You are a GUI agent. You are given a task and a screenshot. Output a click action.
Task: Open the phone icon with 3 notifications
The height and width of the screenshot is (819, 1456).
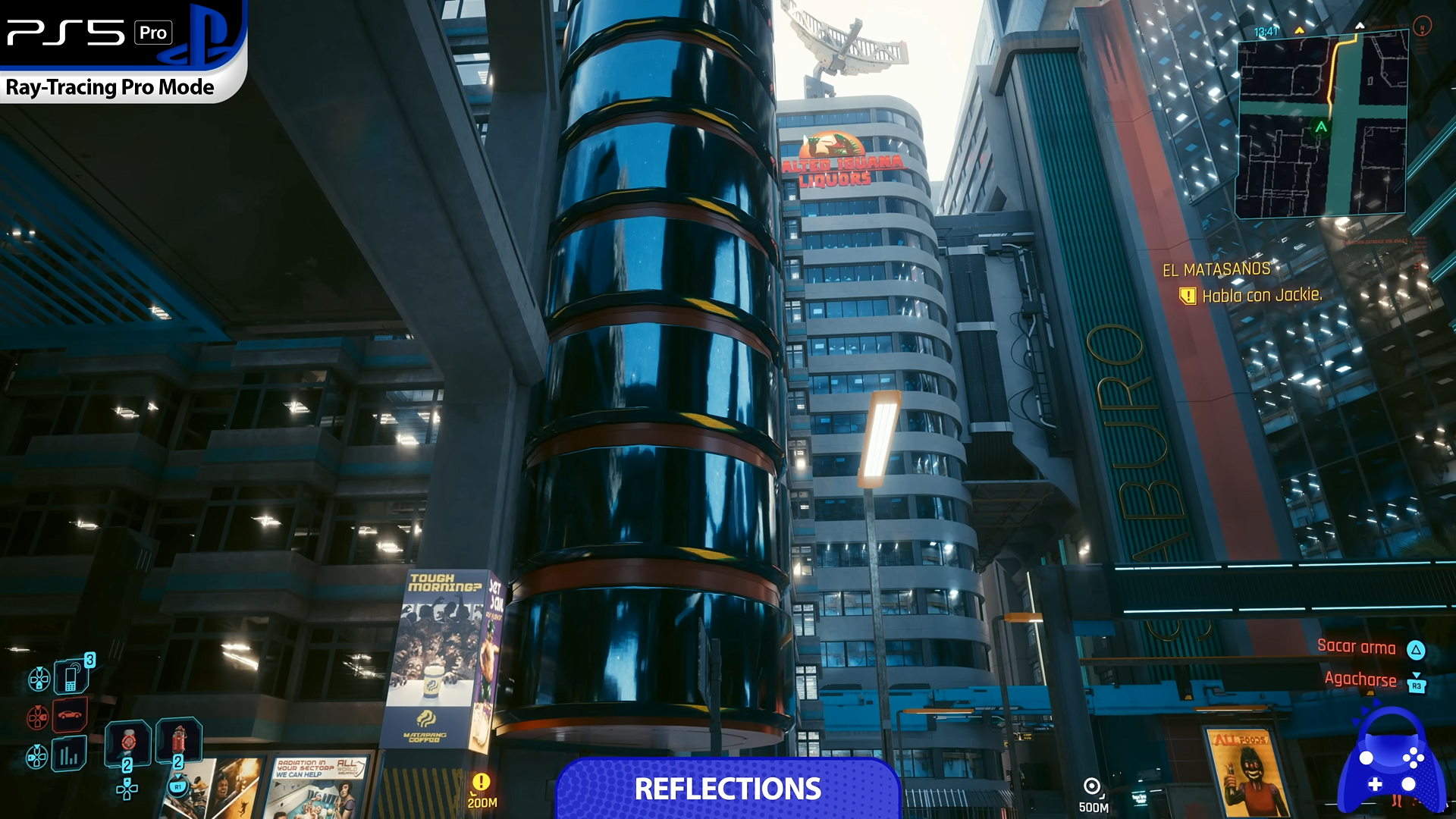[72, 676]
